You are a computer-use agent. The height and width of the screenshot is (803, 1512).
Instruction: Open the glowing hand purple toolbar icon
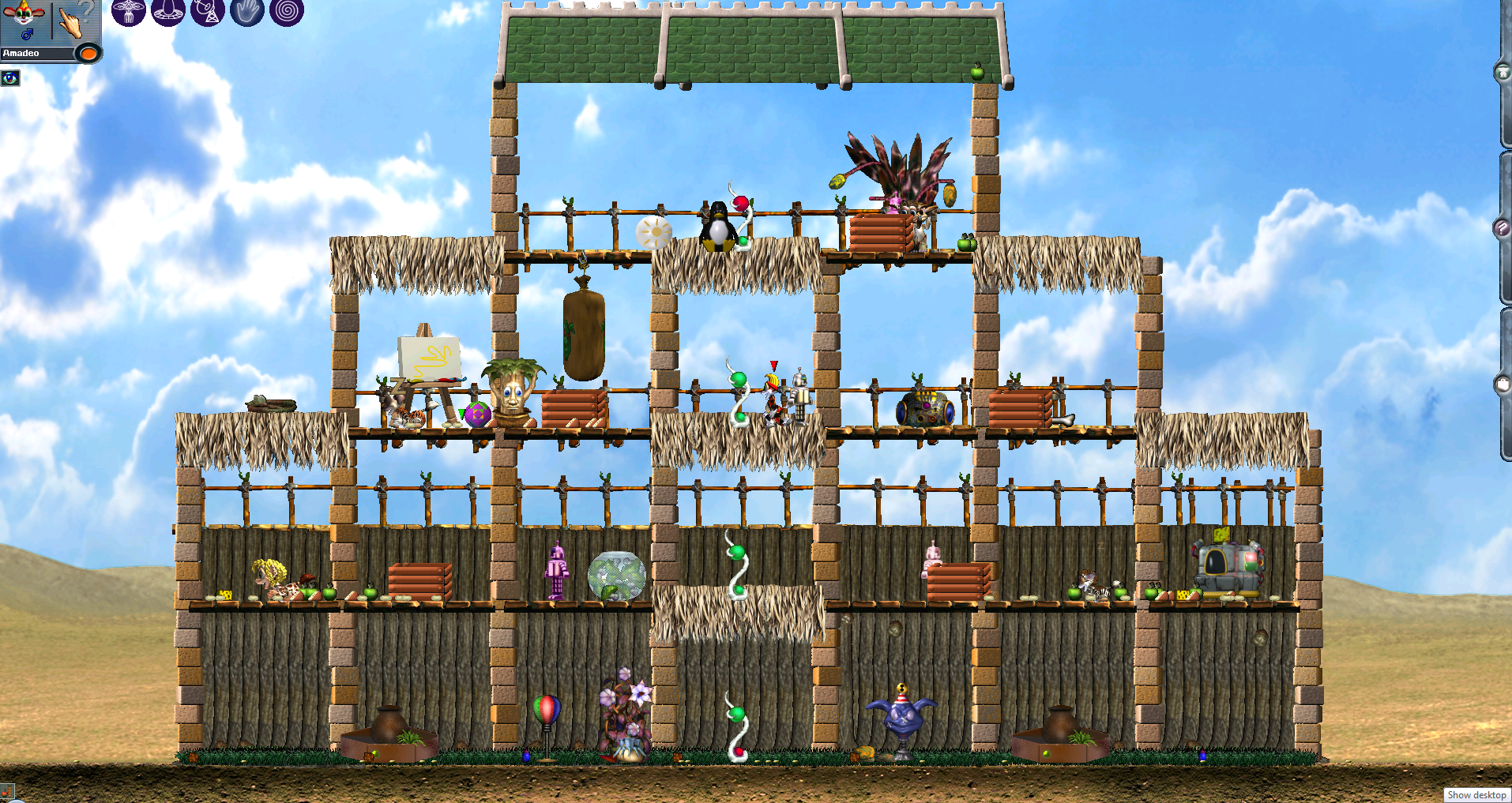pos(247,13)
